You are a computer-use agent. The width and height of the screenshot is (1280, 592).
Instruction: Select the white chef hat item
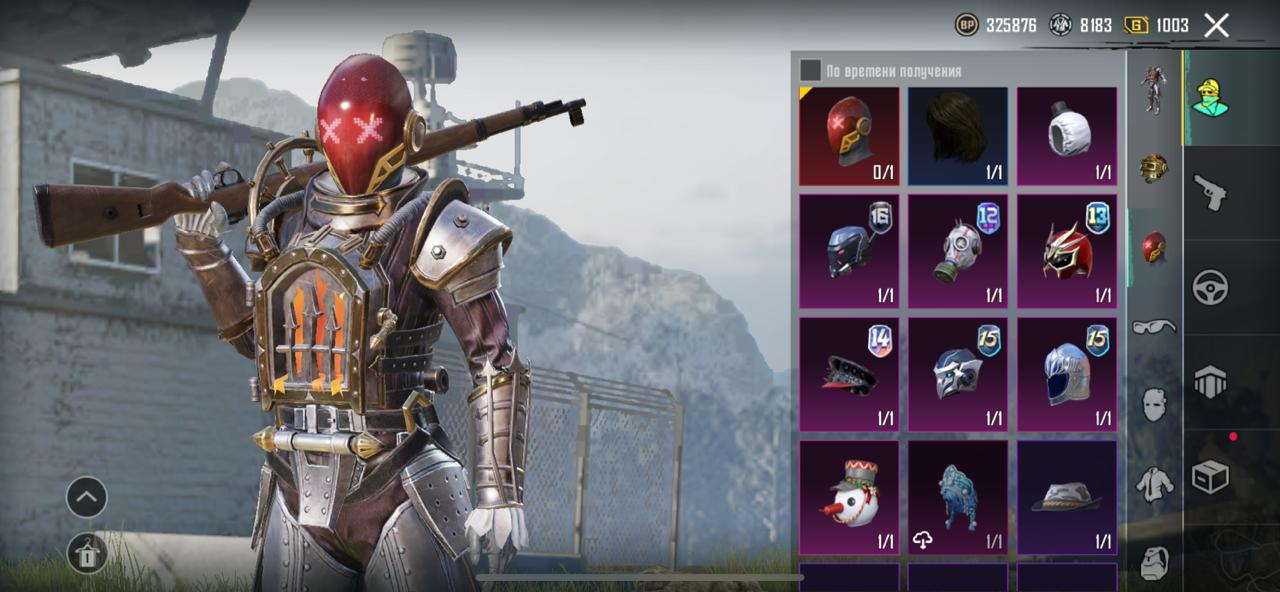tap(1067, 136)
